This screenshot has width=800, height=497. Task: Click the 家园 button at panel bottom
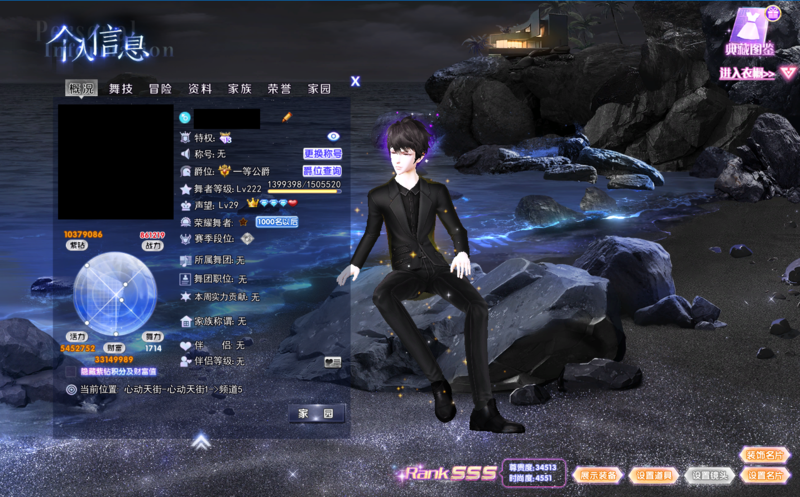point(316,413)
